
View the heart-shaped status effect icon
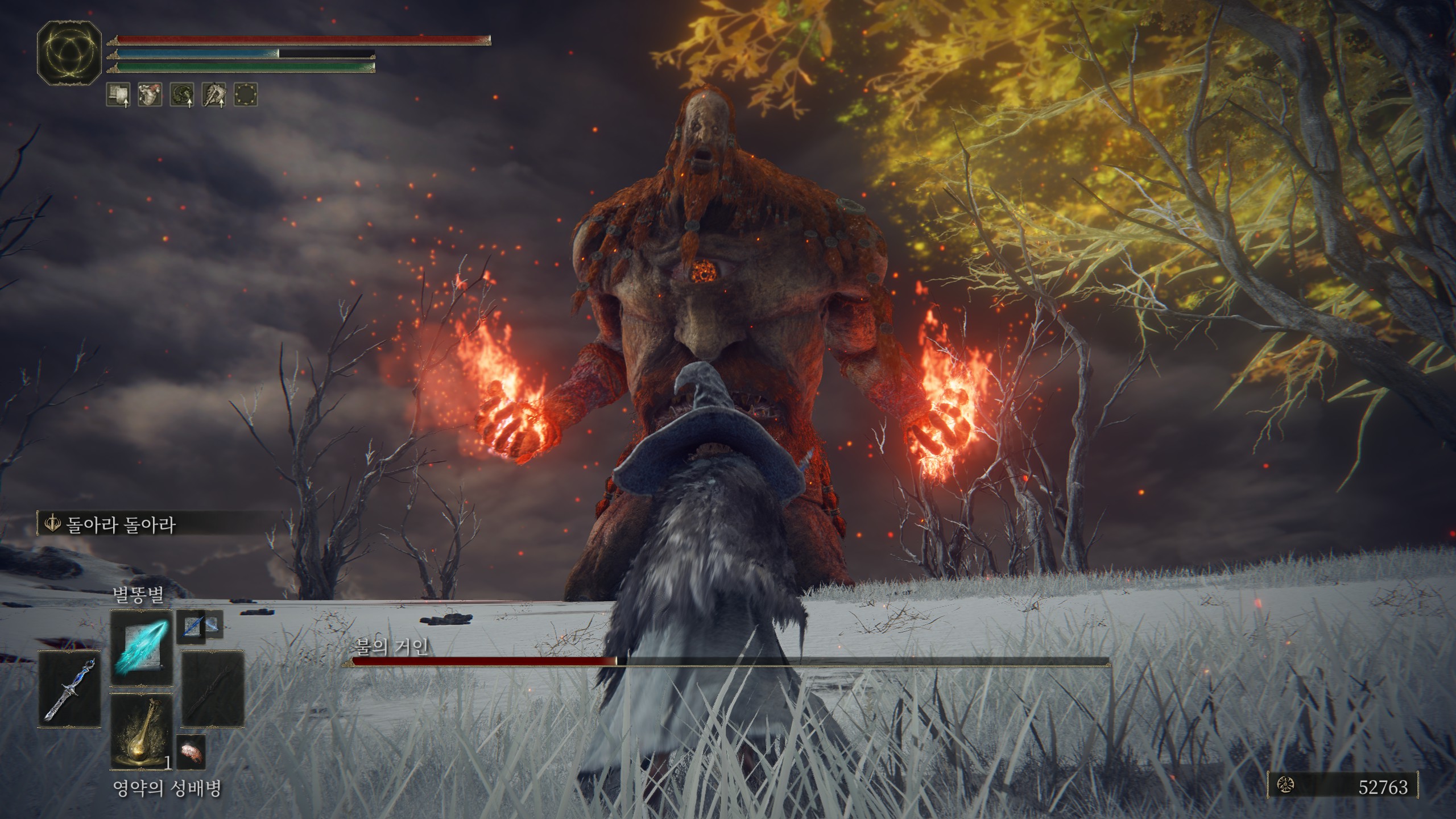point(150,94)
